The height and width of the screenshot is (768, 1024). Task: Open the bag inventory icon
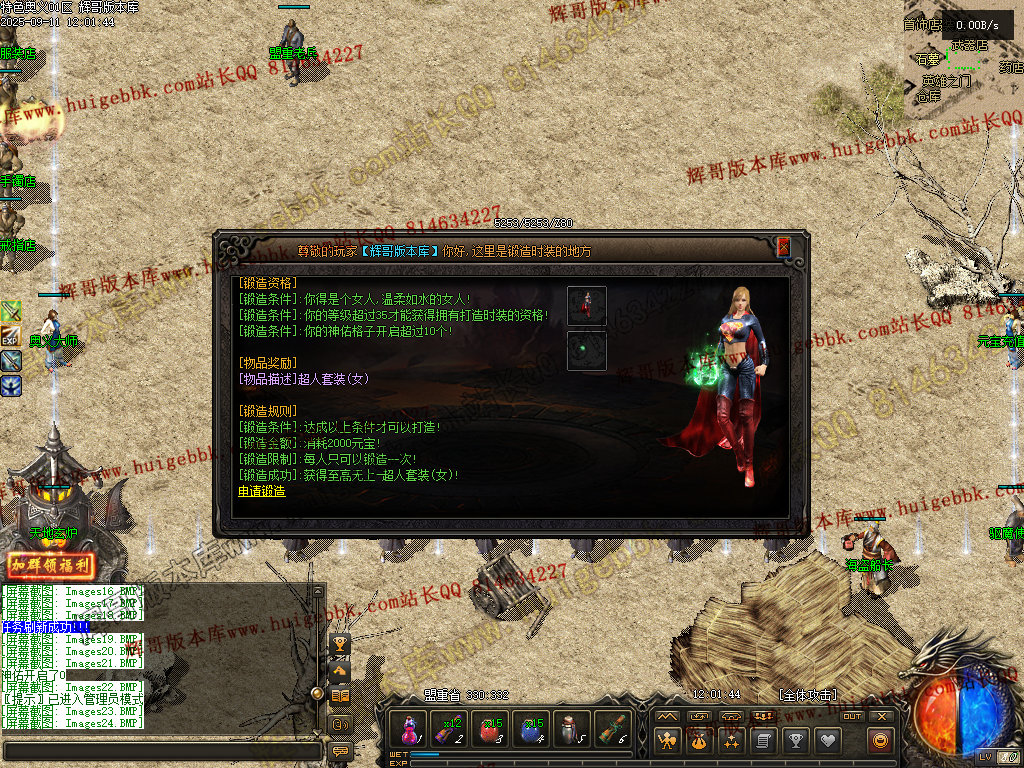[x=700, y=741]
